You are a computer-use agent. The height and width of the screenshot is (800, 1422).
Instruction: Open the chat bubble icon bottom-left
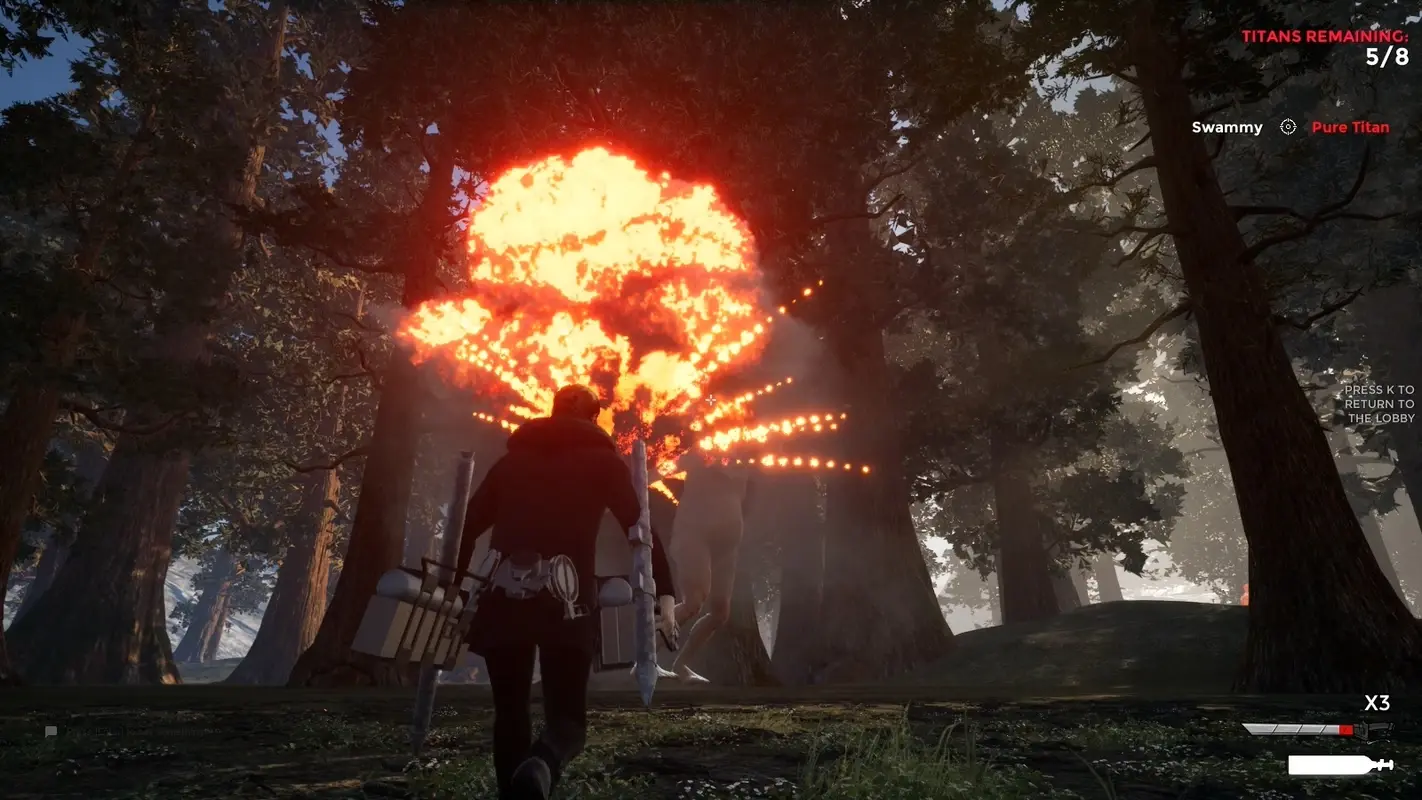point(50,731)
